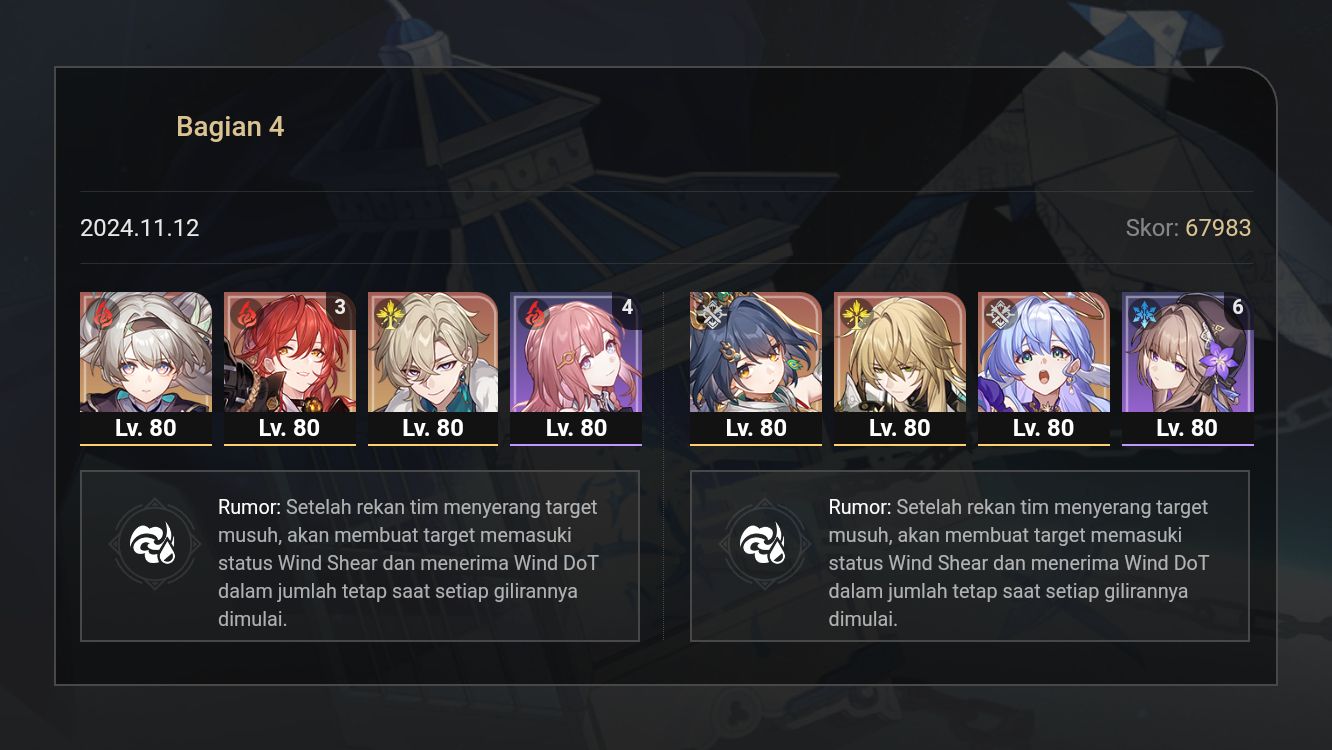Select the Bagian 4 section header
This screenshot has height=750, width=1332.
(x=230, y=126)
